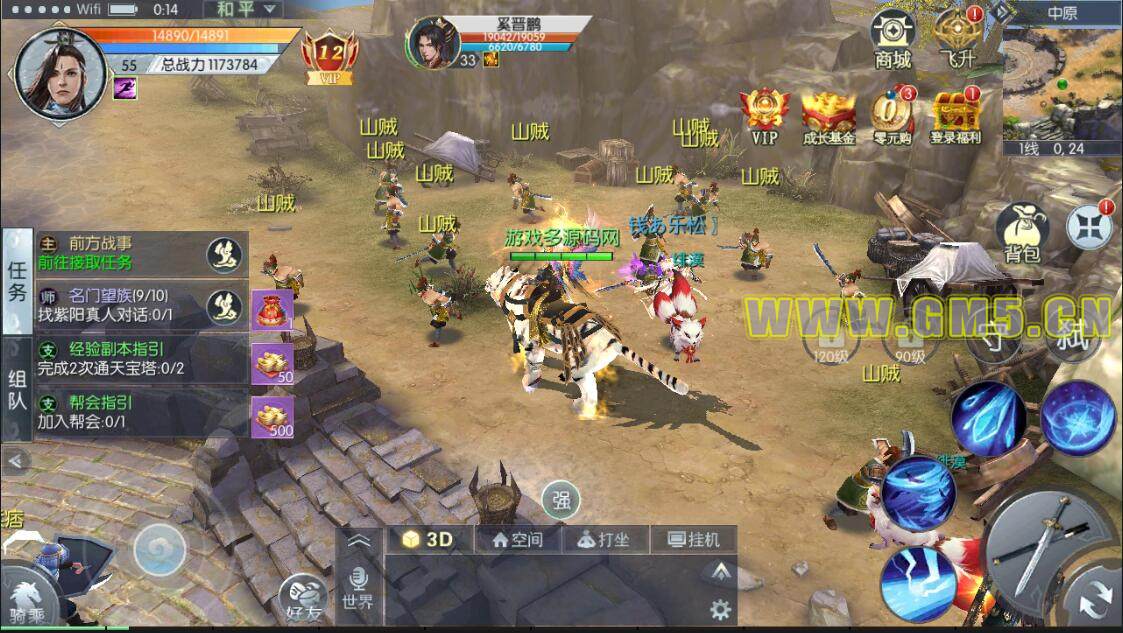The width and height of the screenshot is (1123, 633).
Task: Open the 空间 space menu
Action: pyautogui.click(x=518, y=540)
